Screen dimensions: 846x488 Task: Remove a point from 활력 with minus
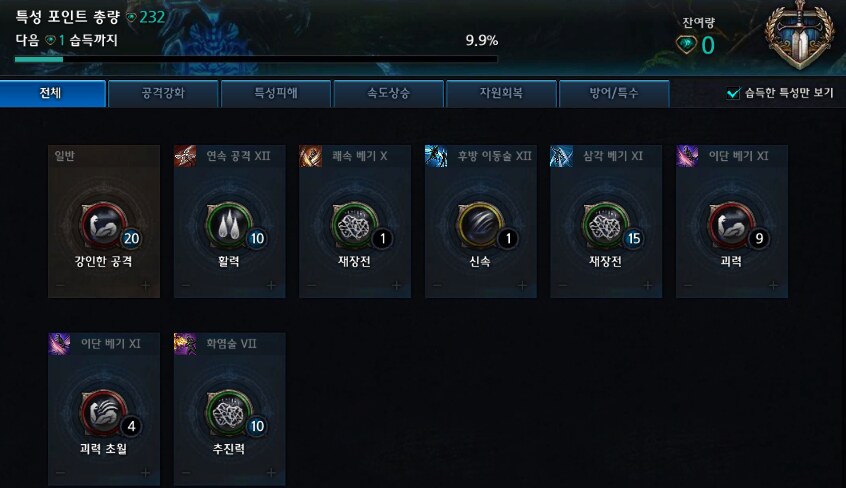[185, 286]
